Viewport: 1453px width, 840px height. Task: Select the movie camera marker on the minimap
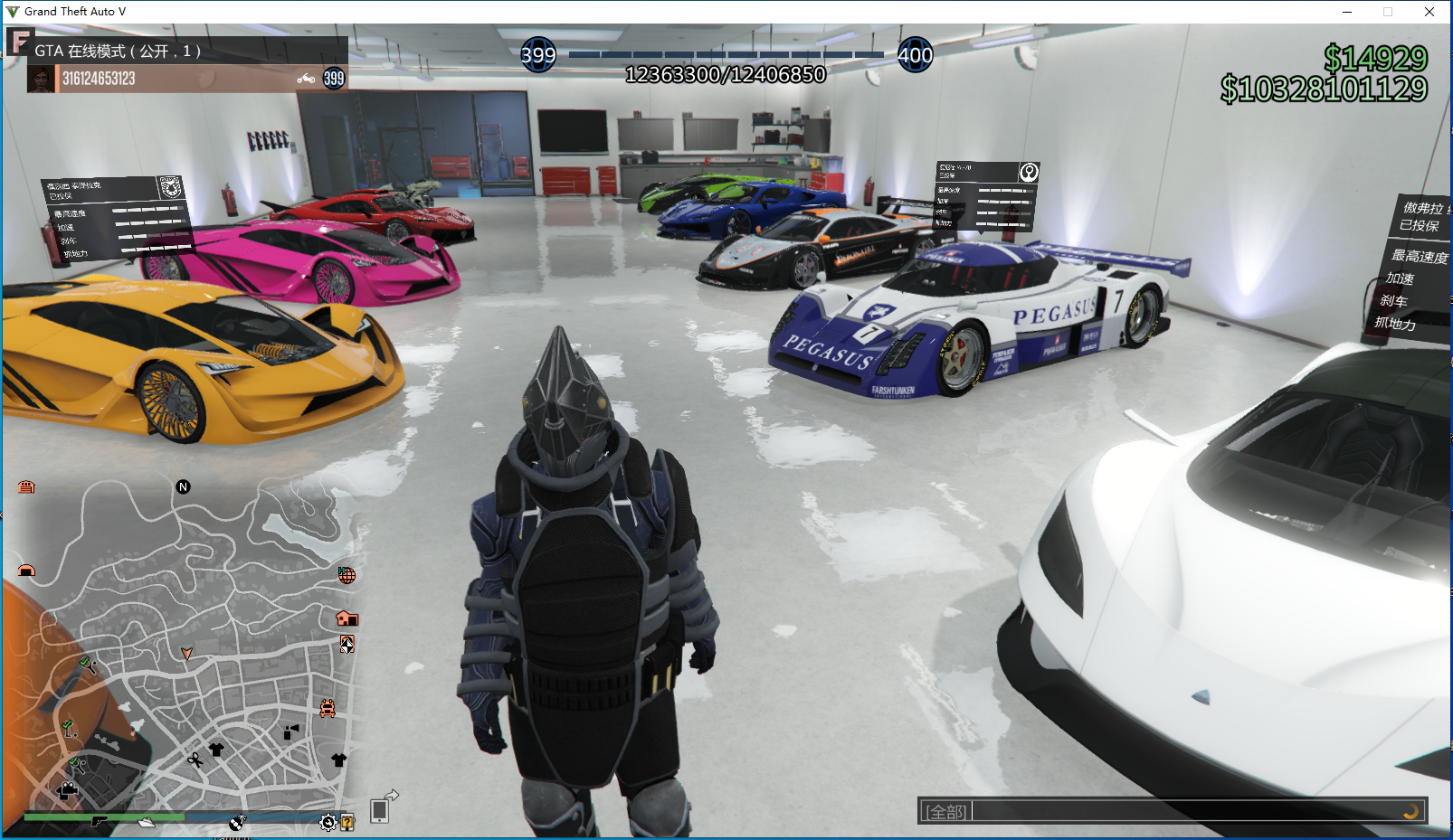tap(67, 791)
